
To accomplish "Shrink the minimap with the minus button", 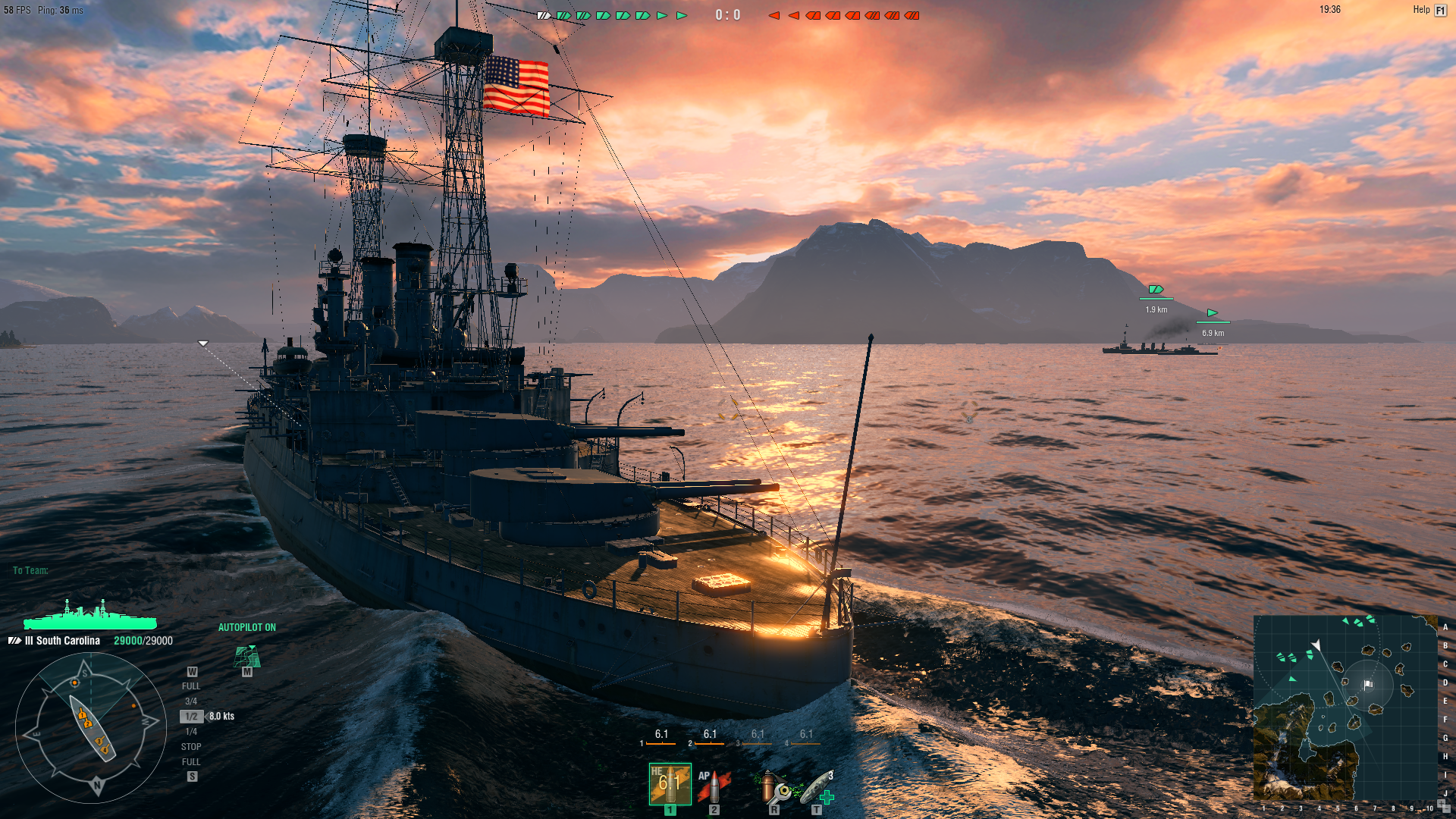I will click(1446, 809).
